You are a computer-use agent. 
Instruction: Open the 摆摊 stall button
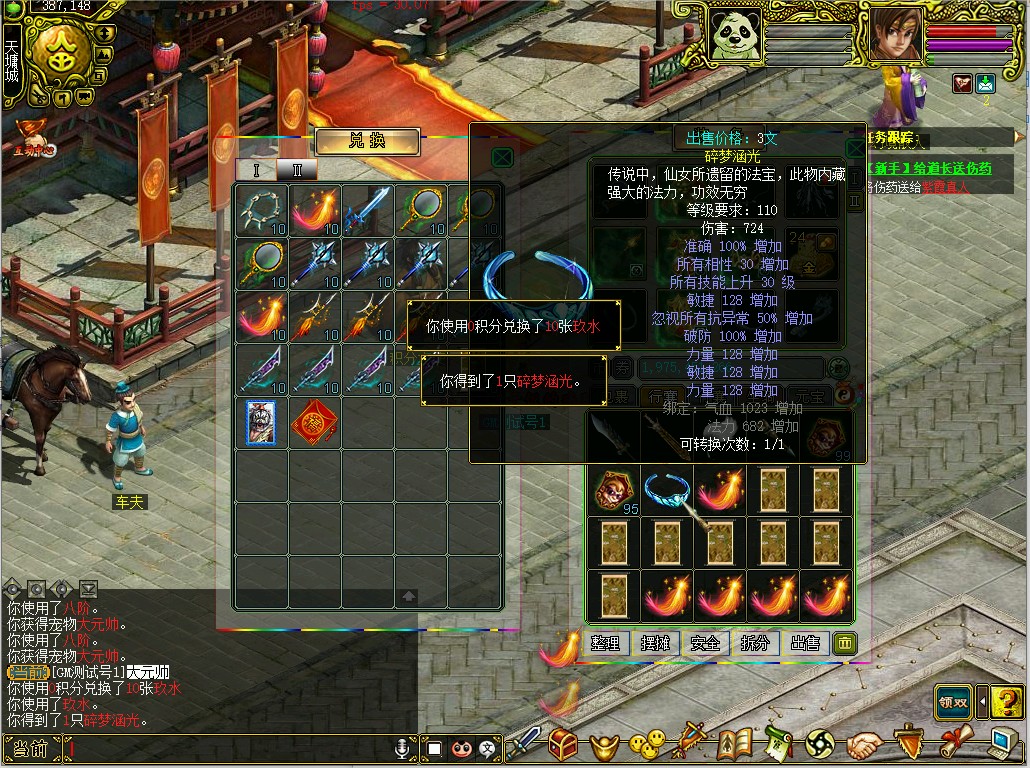pyautogui.click(x=656, y=643)
